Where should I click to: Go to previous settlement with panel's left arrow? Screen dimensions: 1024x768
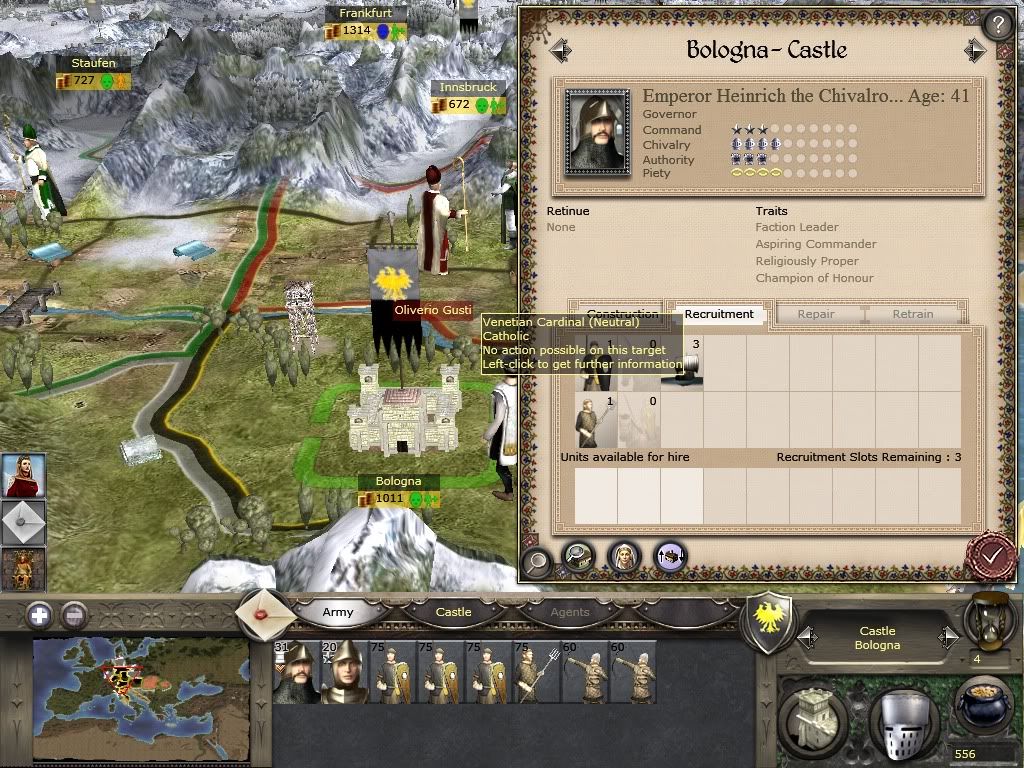pos(559,50)
